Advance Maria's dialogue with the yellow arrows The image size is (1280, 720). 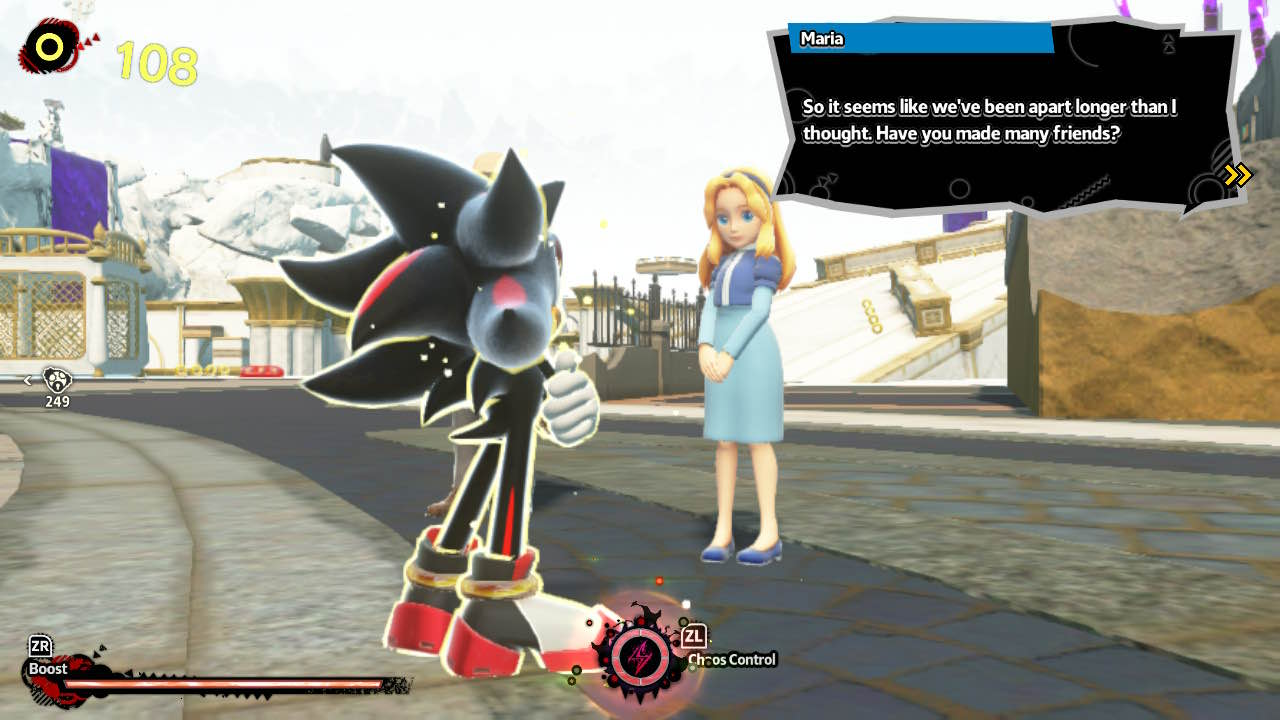pyautogui.click(x=1237, y=176)
